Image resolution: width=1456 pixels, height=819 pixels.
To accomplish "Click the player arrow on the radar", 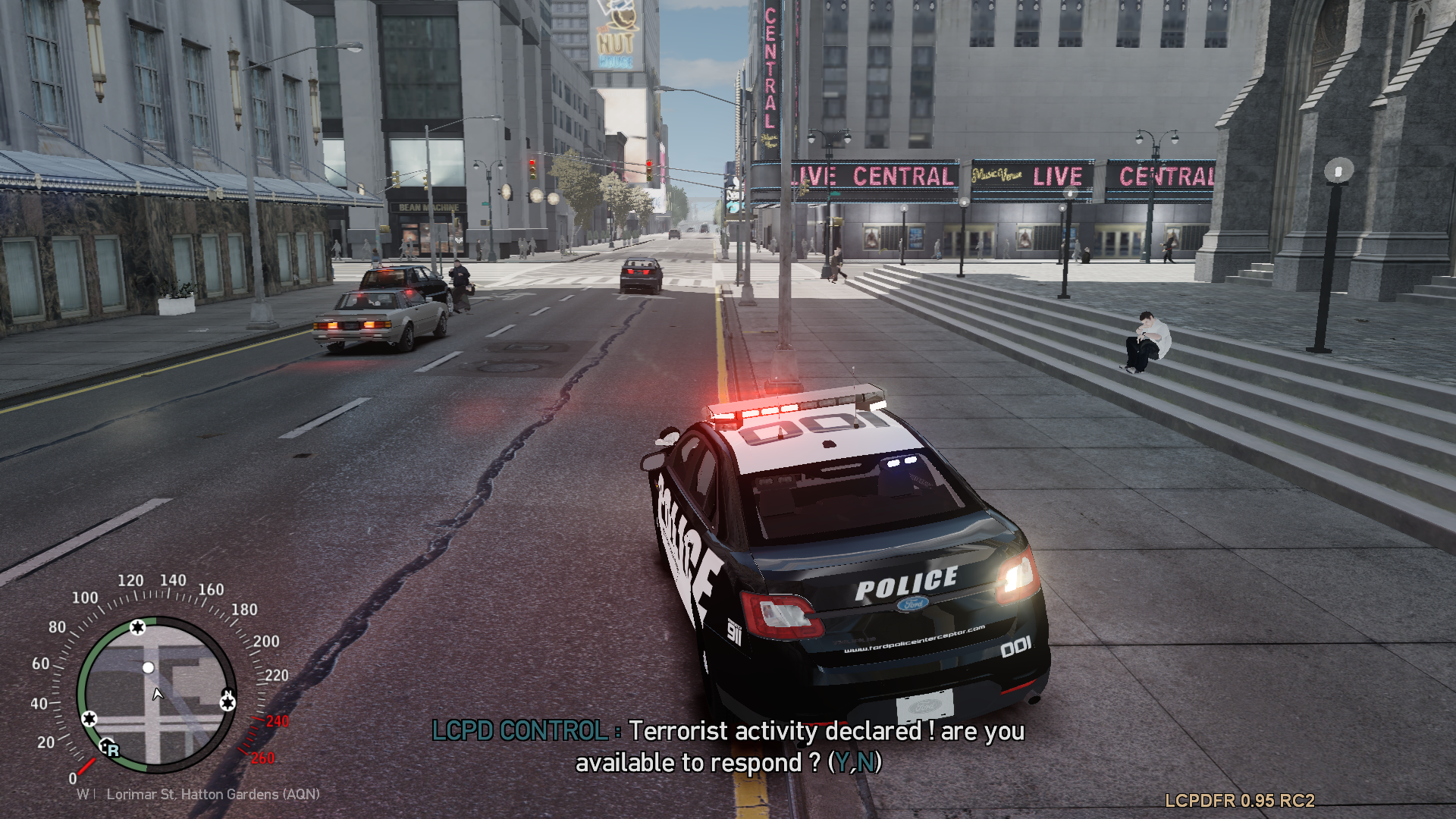I will tap(158, 694).
